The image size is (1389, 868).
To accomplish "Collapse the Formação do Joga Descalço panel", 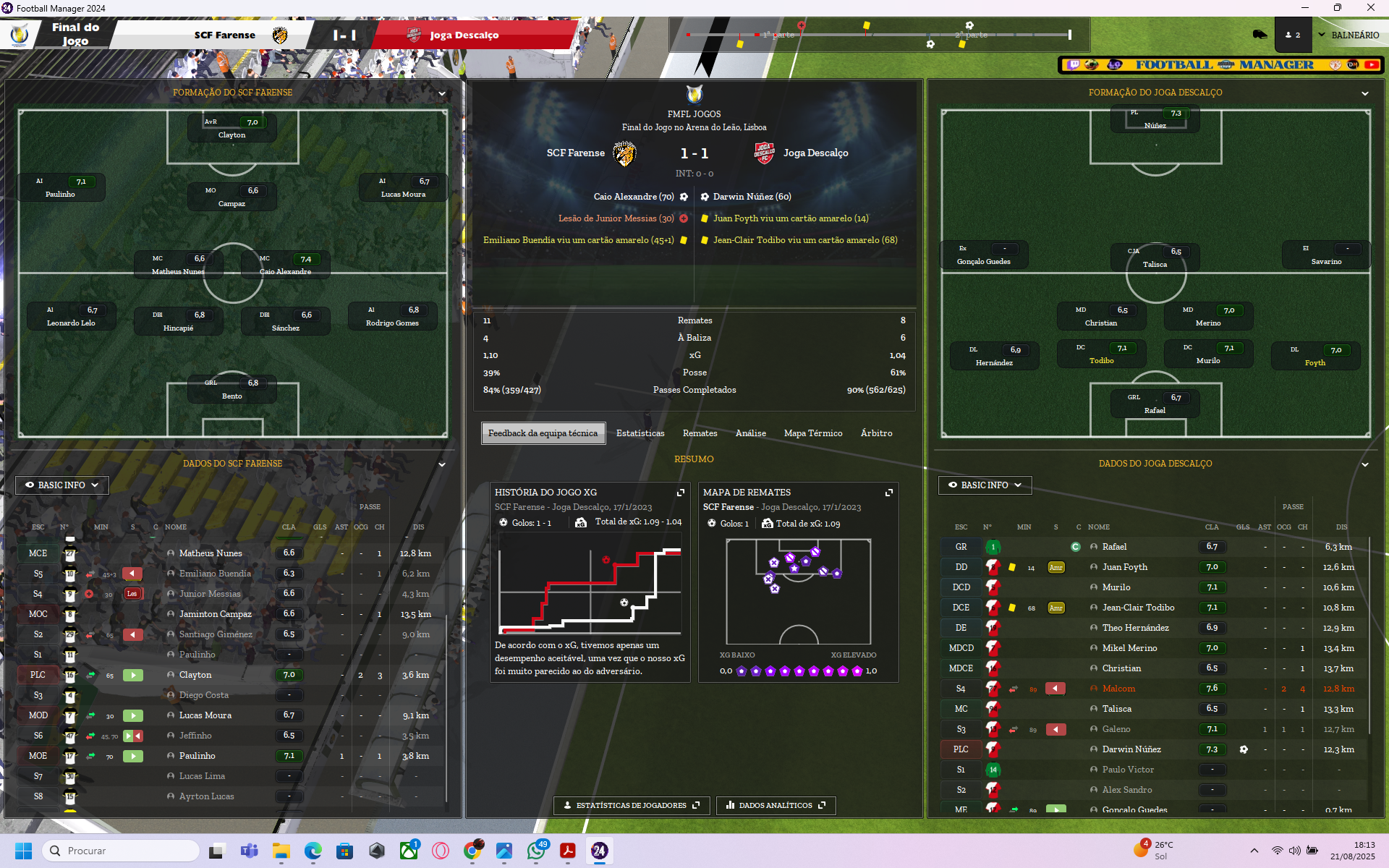I will pos(1365,93).
